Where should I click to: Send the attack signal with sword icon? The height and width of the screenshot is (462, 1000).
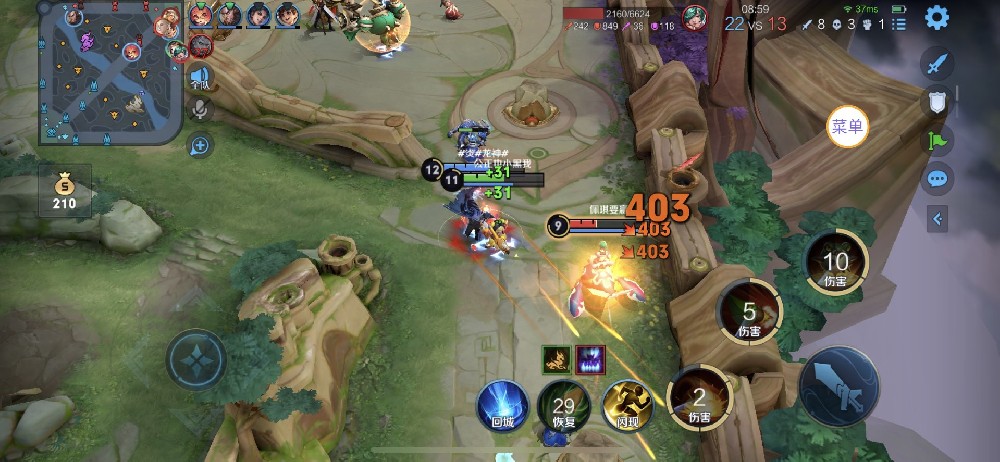[937, 64]
